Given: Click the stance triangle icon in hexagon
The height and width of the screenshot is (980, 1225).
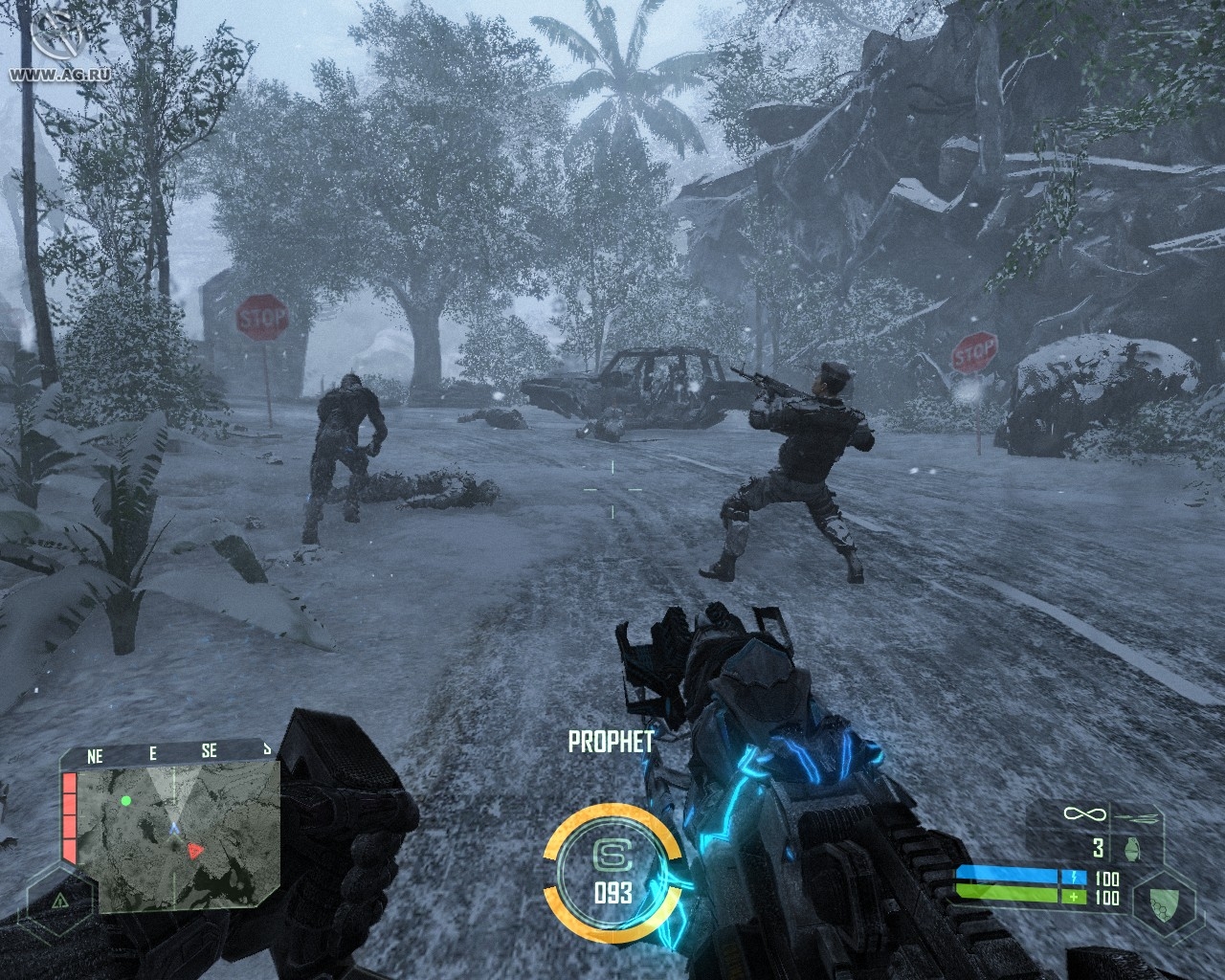Looking at the screenshot, I should 60,901.
